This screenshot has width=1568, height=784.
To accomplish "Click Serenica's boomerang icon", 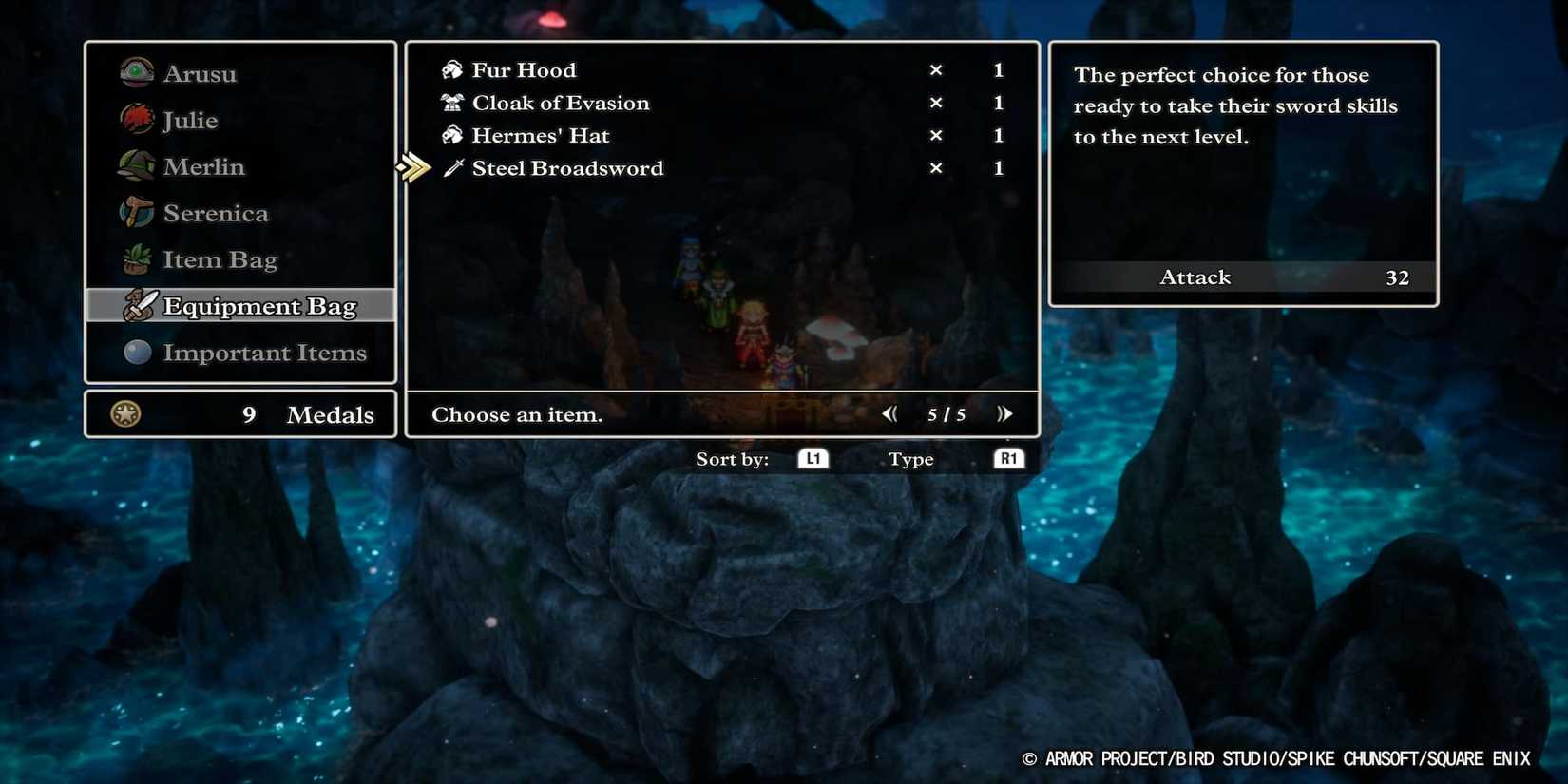I will tap(136, 213).
